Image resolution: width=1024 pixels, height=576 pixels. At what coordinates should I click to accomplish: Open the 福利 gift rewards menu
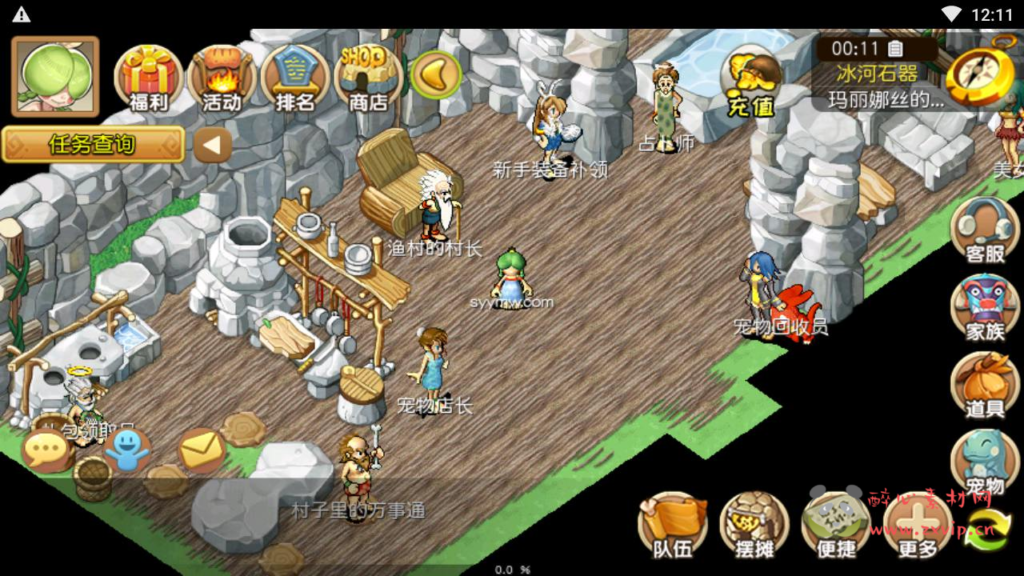(148, 76)
